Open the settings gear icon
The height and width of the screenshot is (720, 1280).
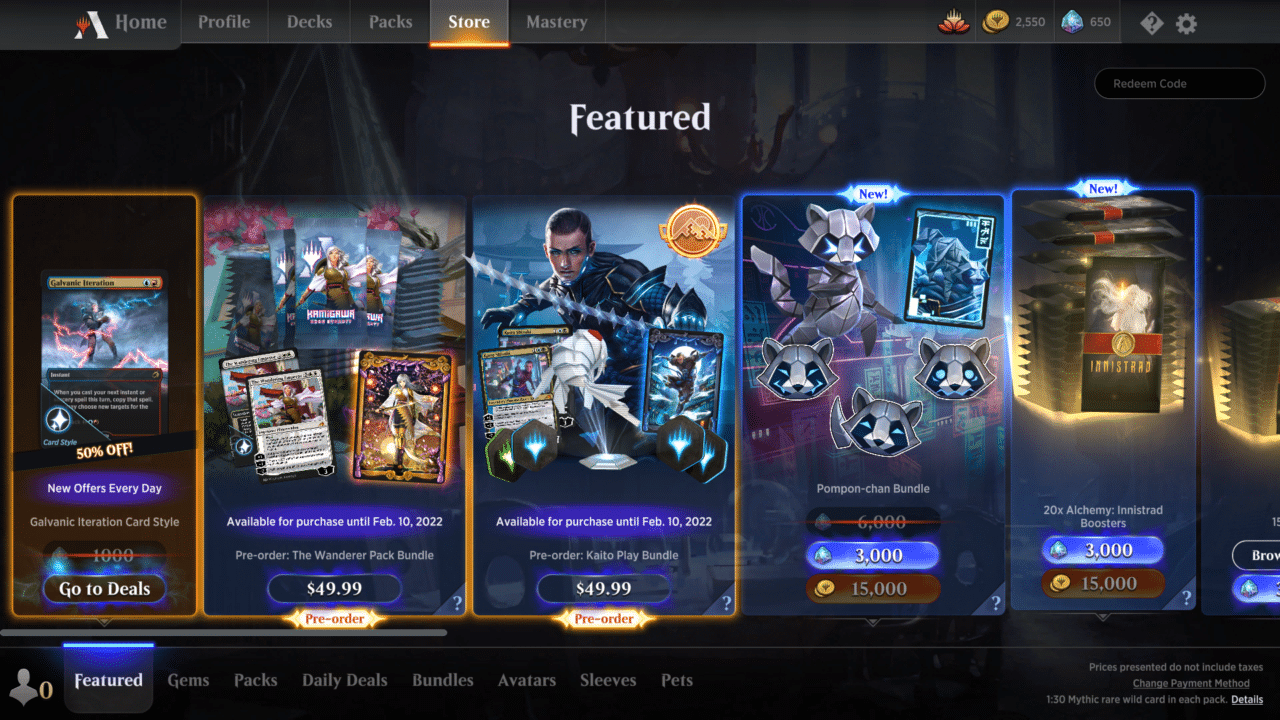coord(1186,22)
